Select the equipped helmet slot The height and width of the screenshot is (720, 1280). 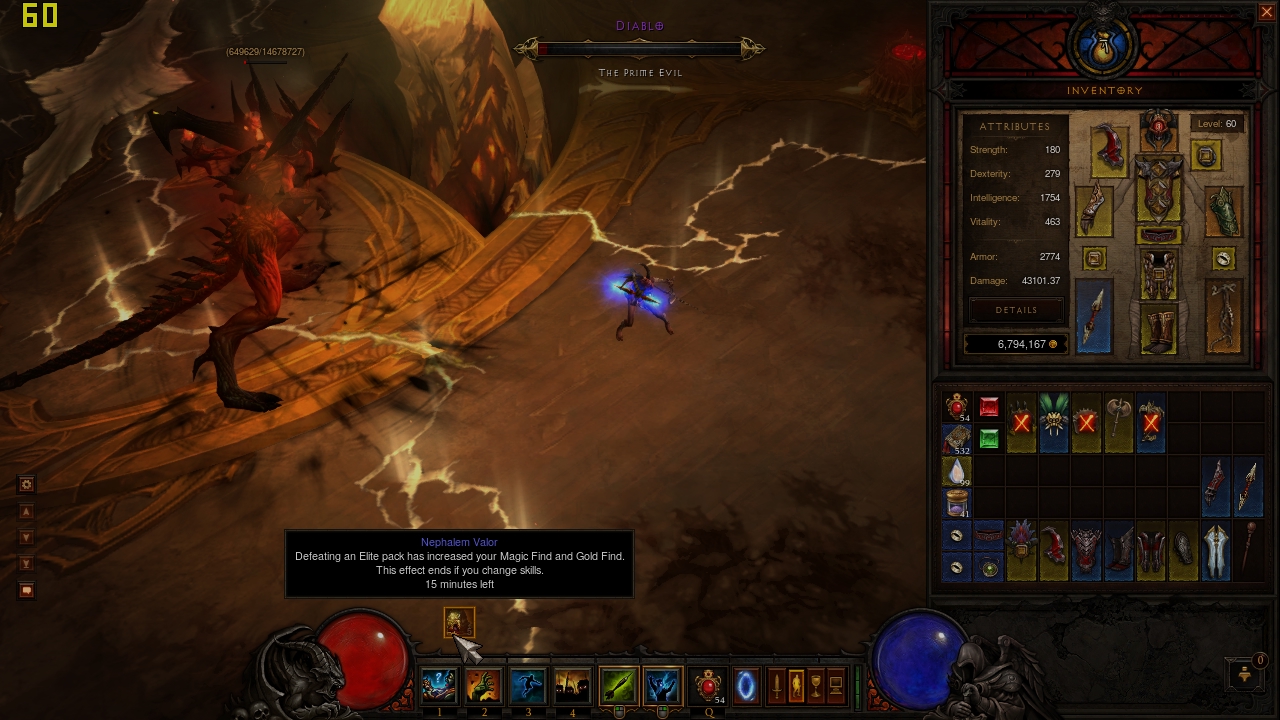pos(1159,129)
